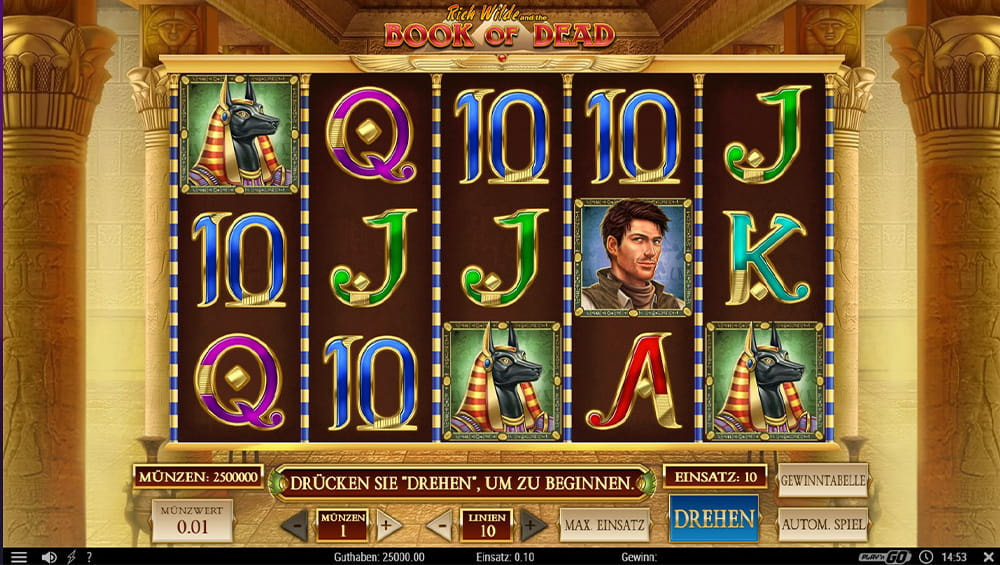This screenshot has width=1000, height=565.
Task: Decrease the Münzen coin count
Action: click(x=294, y=525)
